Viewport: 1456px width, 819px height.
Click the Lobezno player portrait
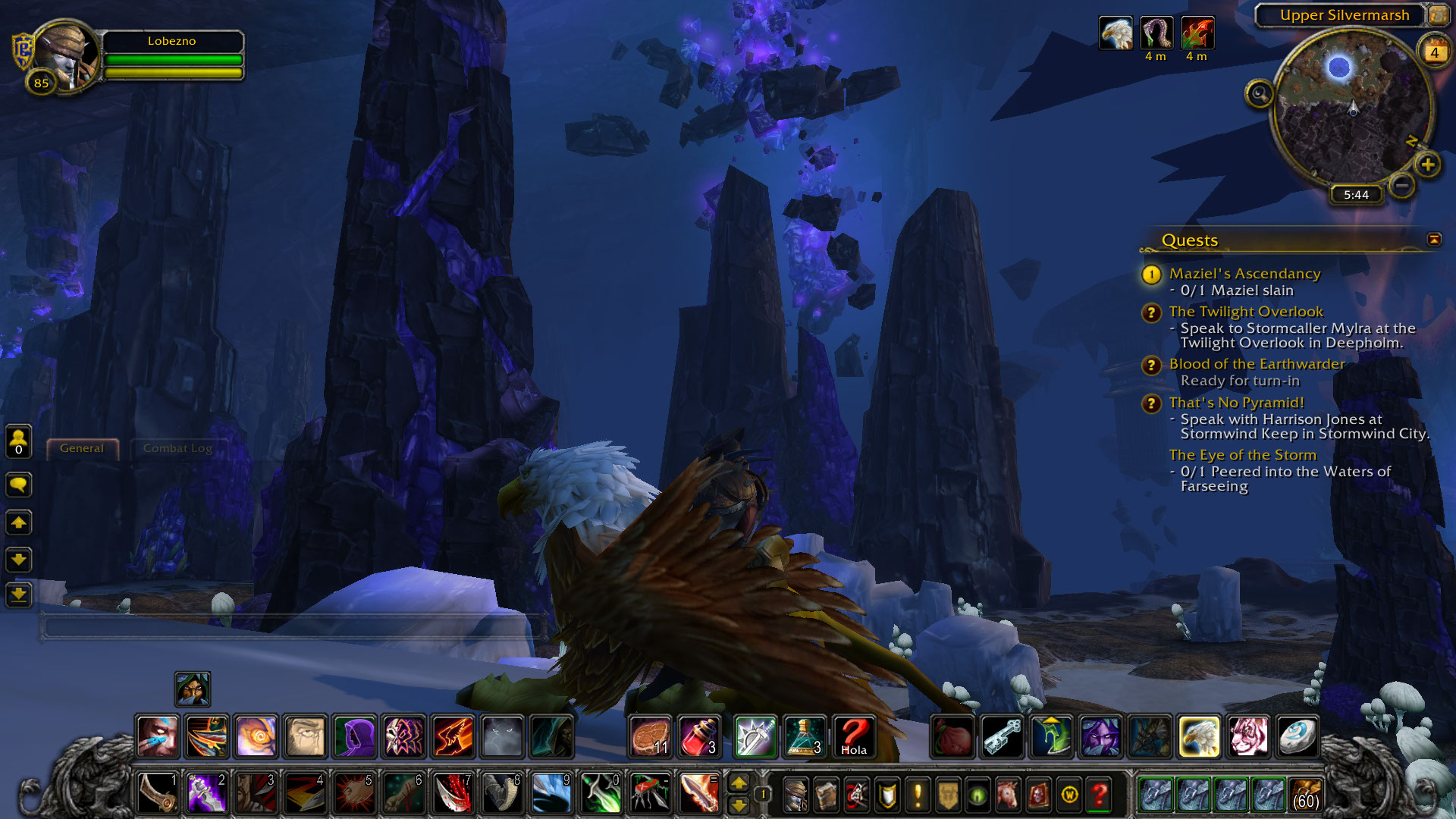67,56
